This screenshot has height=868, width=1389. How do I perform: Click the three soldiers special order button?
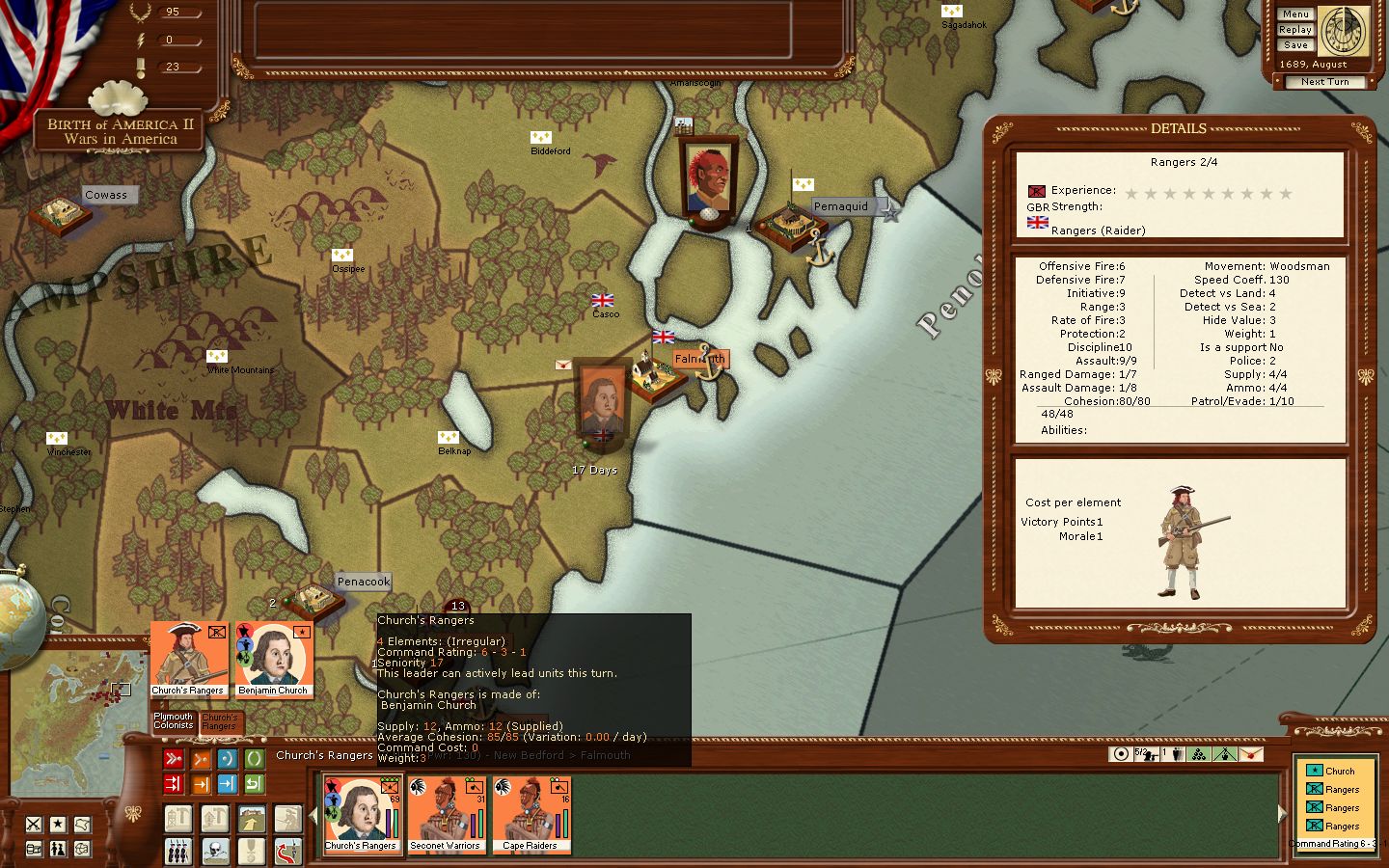[x=178, y=852]
